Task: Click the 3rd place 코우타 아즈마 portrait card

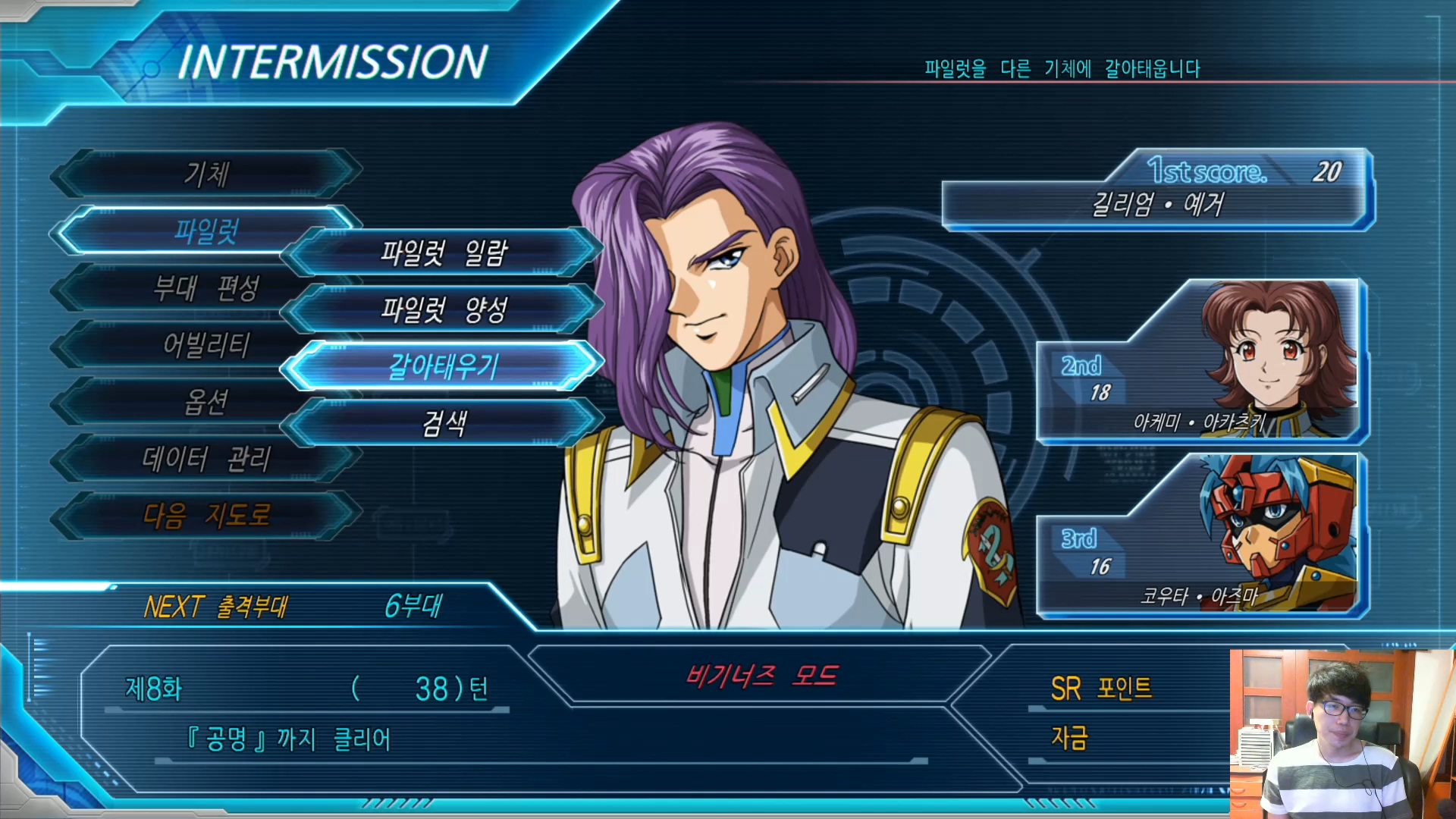Action: (x=1201, y=536)
